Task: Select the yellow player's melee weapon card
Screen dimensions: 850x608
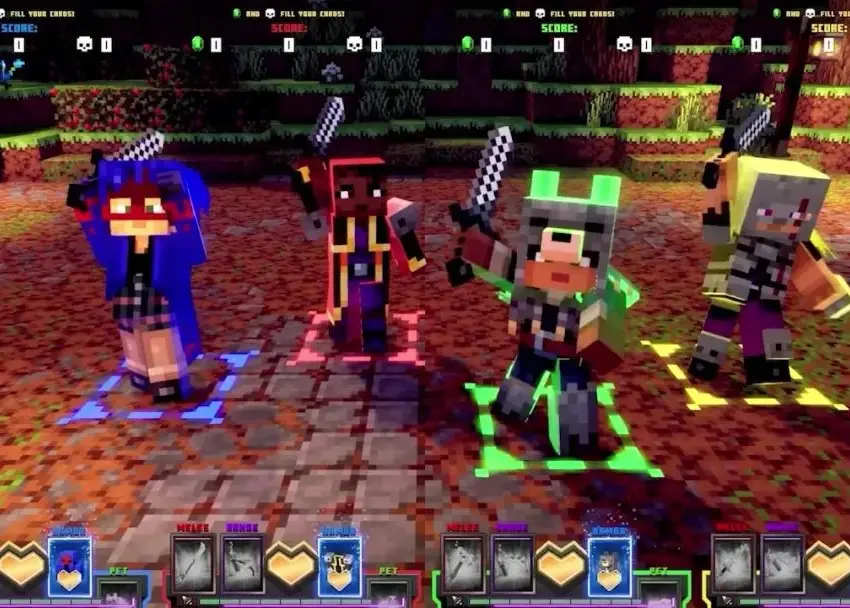Action: coord(732,564)
